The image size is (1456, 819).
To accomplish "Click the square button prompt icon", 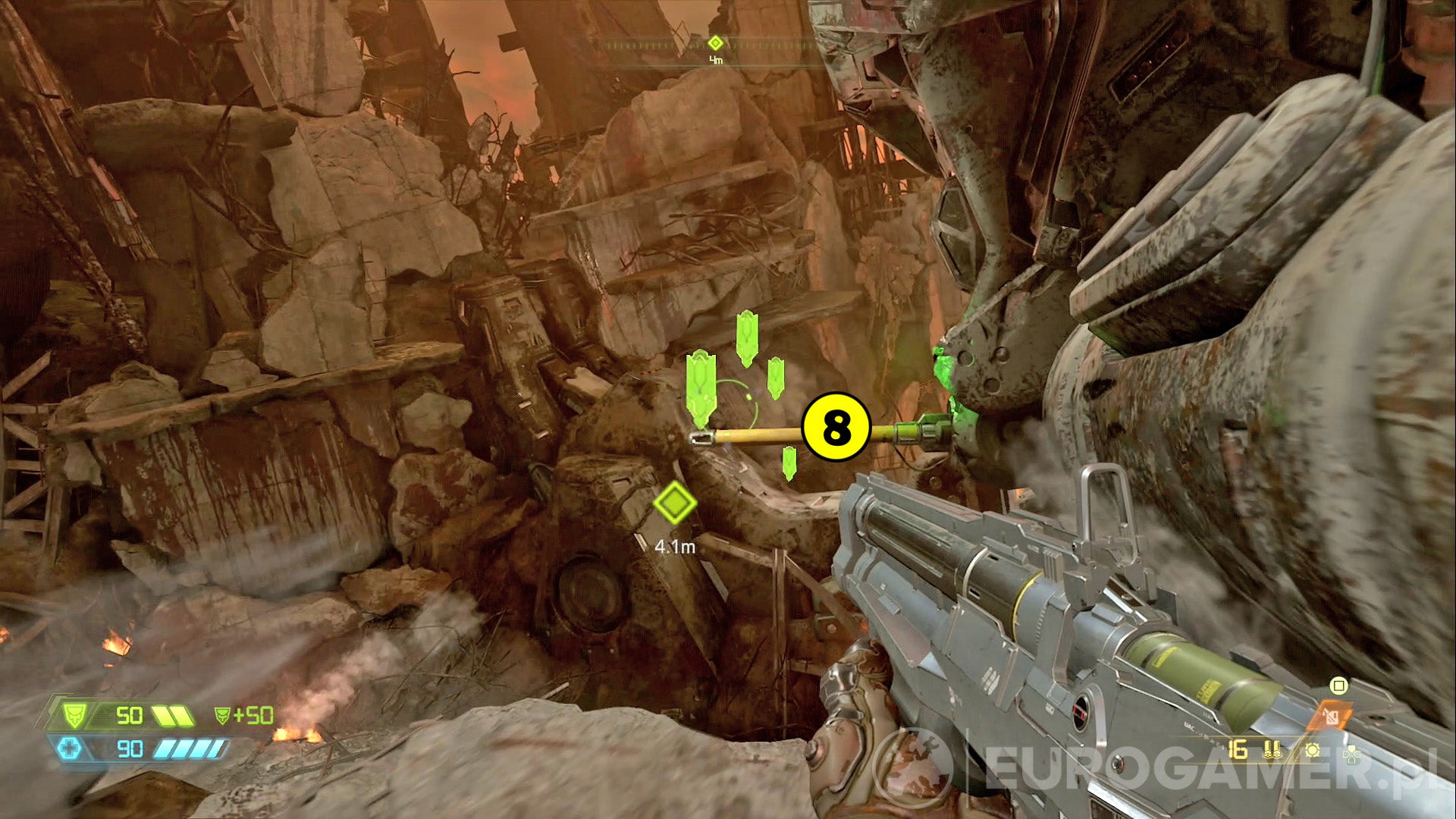I will tap(1338, 685).
